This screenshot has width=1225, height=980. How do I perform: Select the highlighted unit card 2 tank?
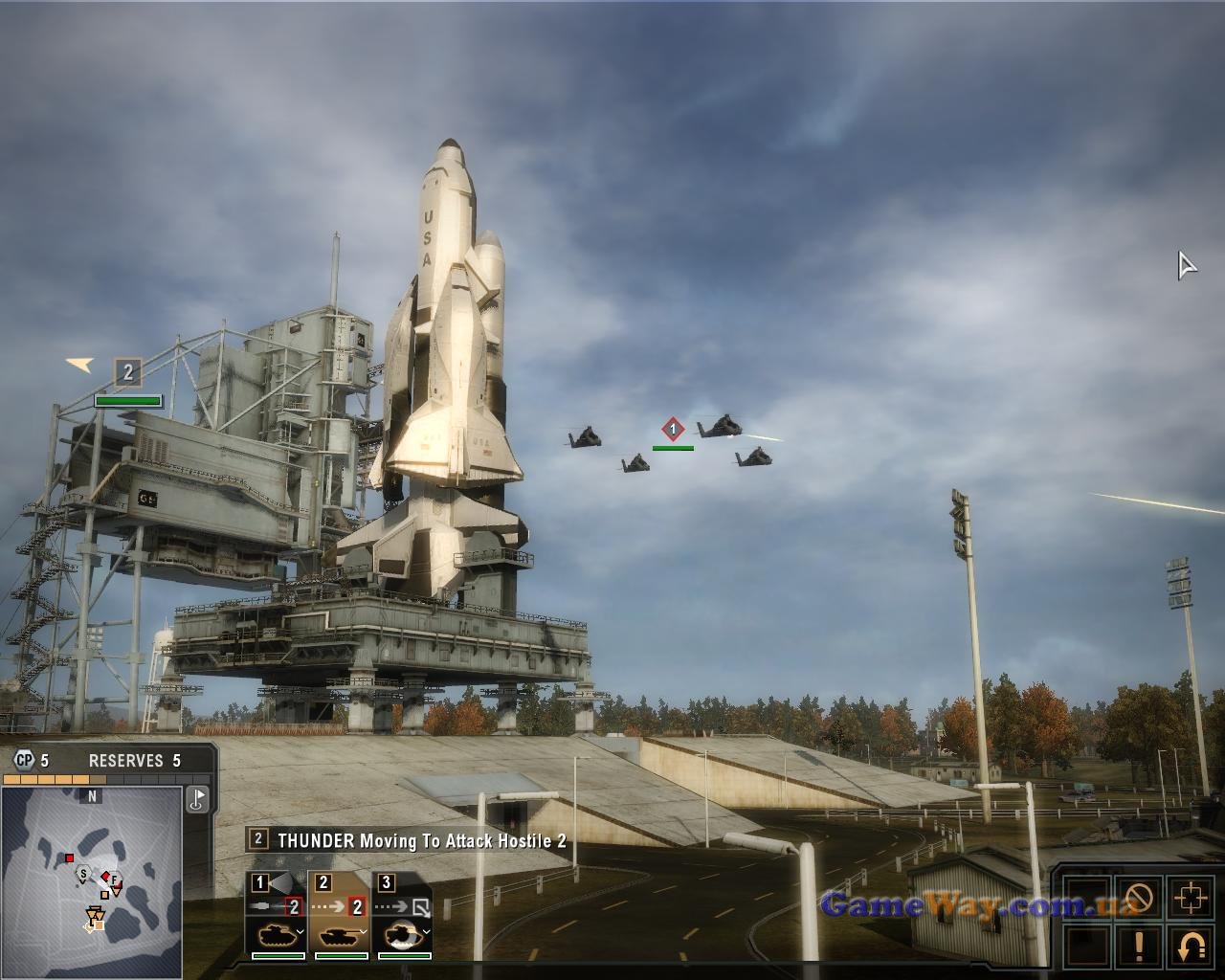tap(340, 915)
